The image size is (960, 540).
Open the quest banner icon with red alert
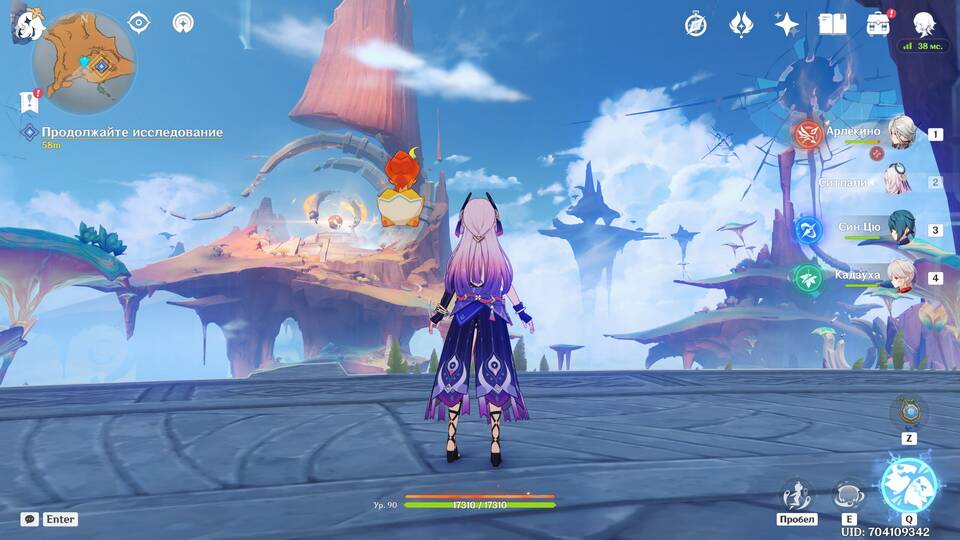28,101
